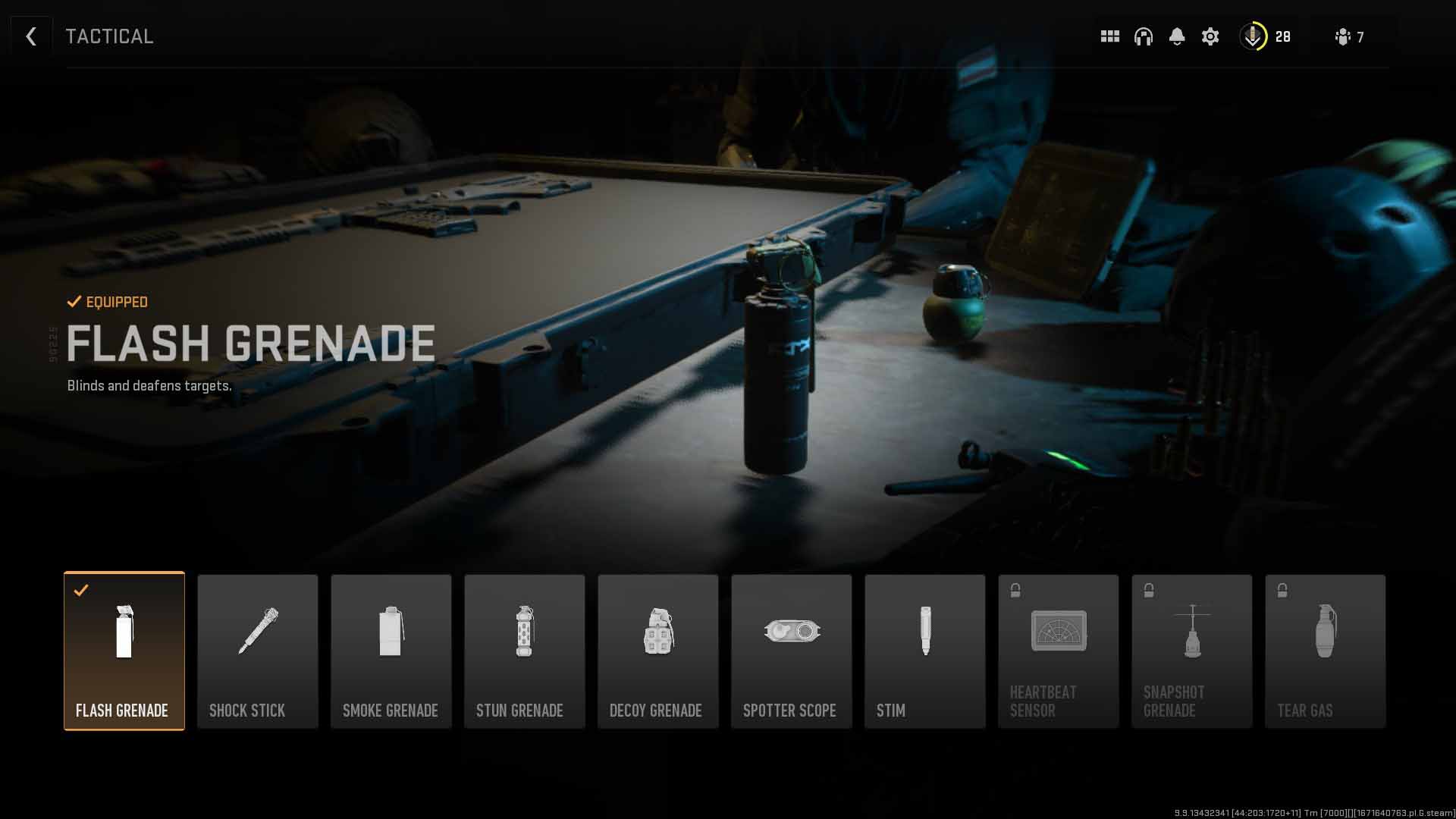This screenshot has width=1456, height=819.
Task: Select the Decoy Grenade tile
Action: click(x=657, y=651)
